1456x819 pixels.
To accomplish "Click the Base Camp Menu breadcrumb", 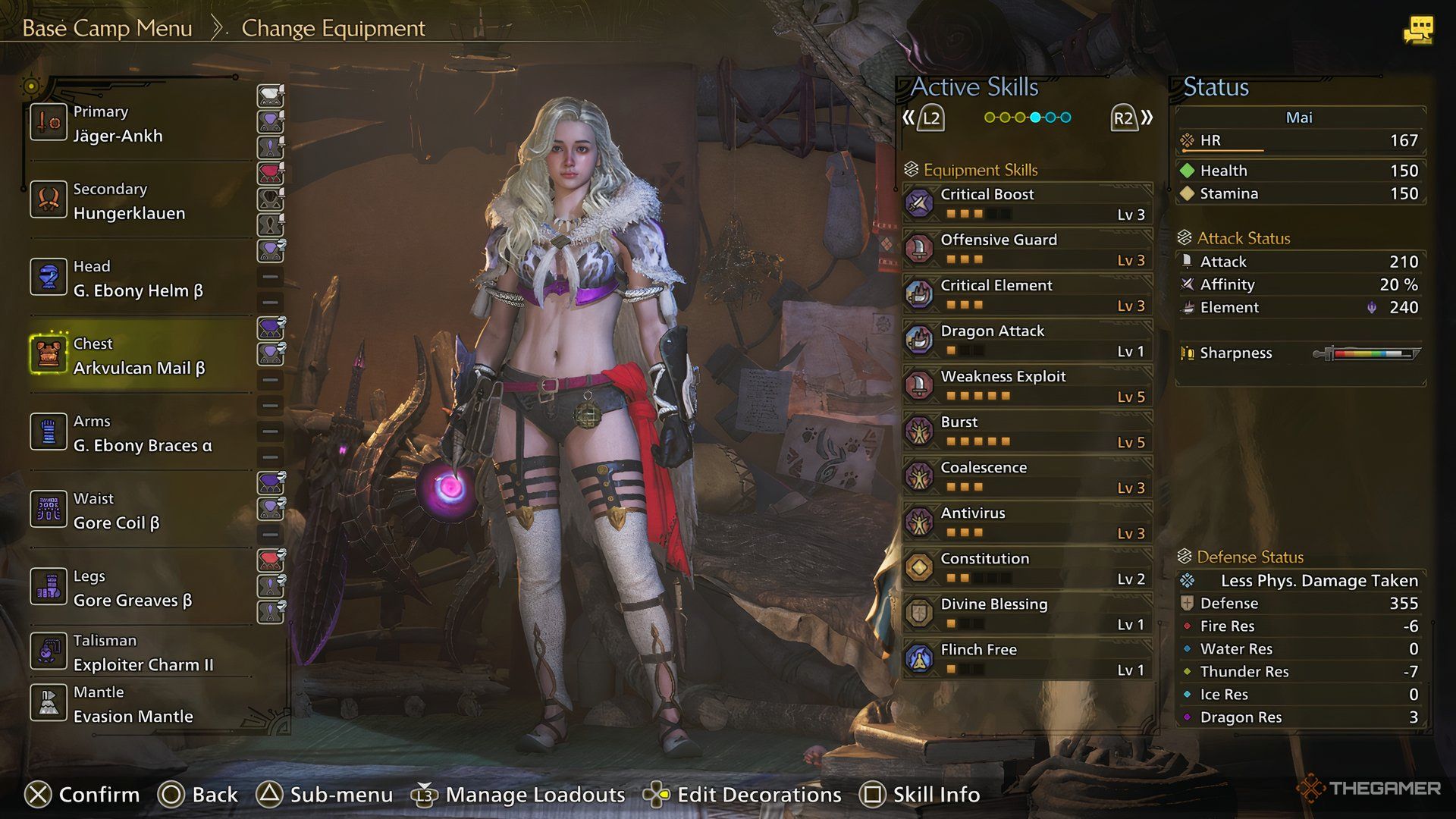I will point(107,28).
